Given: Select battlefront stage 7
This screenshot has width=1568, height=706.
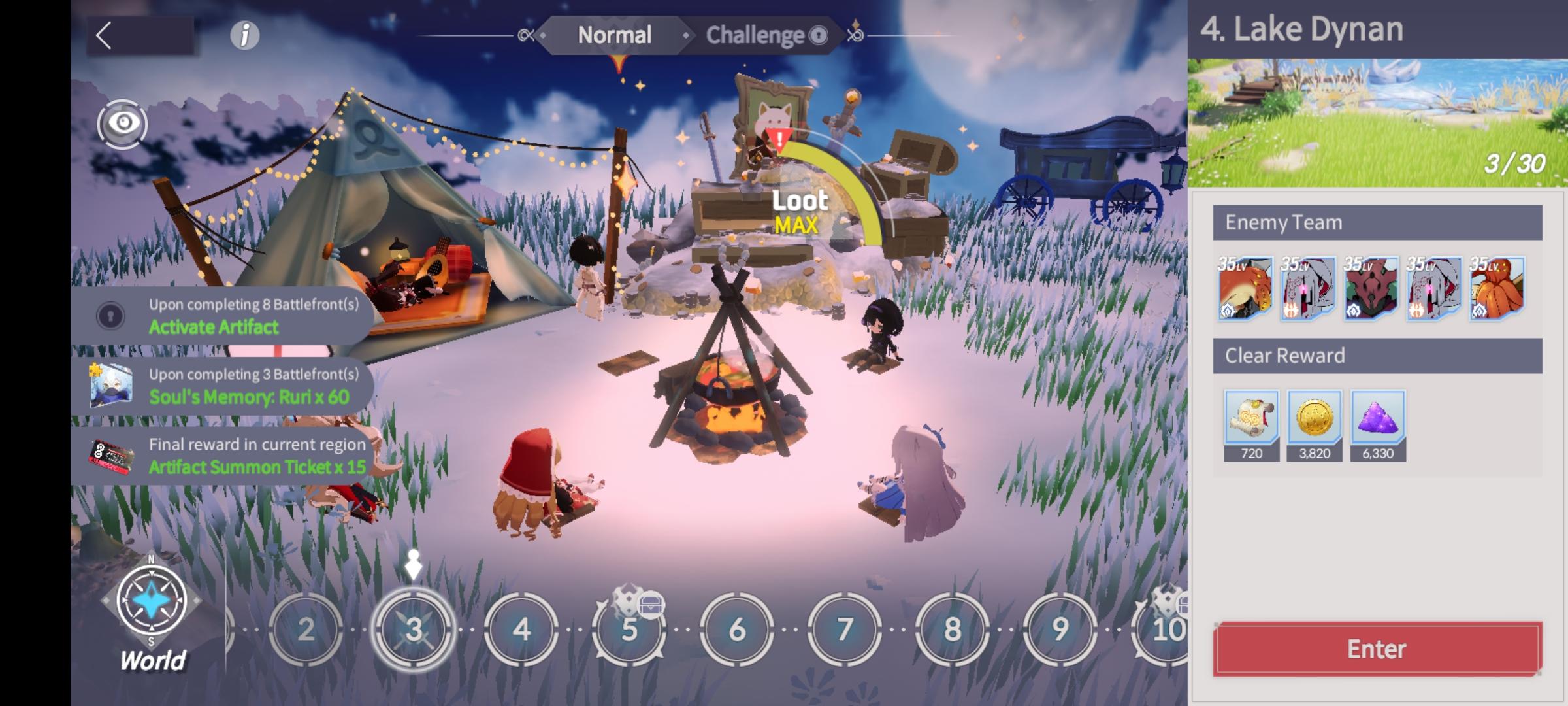Looking at the screenshot, I should pos(844,629).
